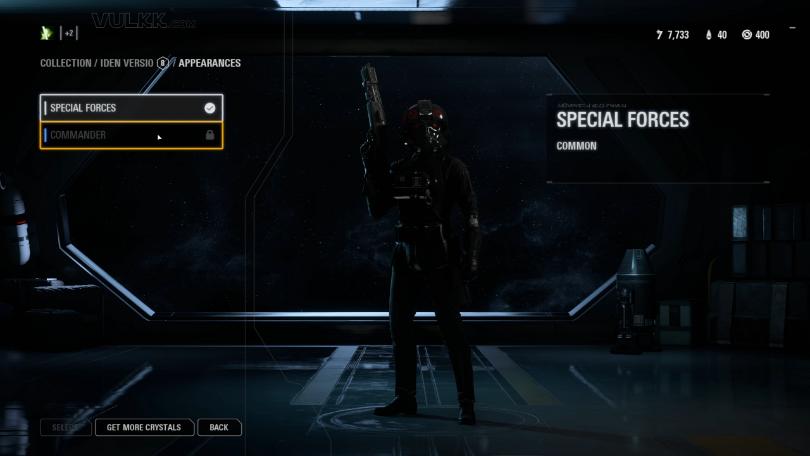
Task: Click the Get More Crystals button
Action: tap(144, 427)
